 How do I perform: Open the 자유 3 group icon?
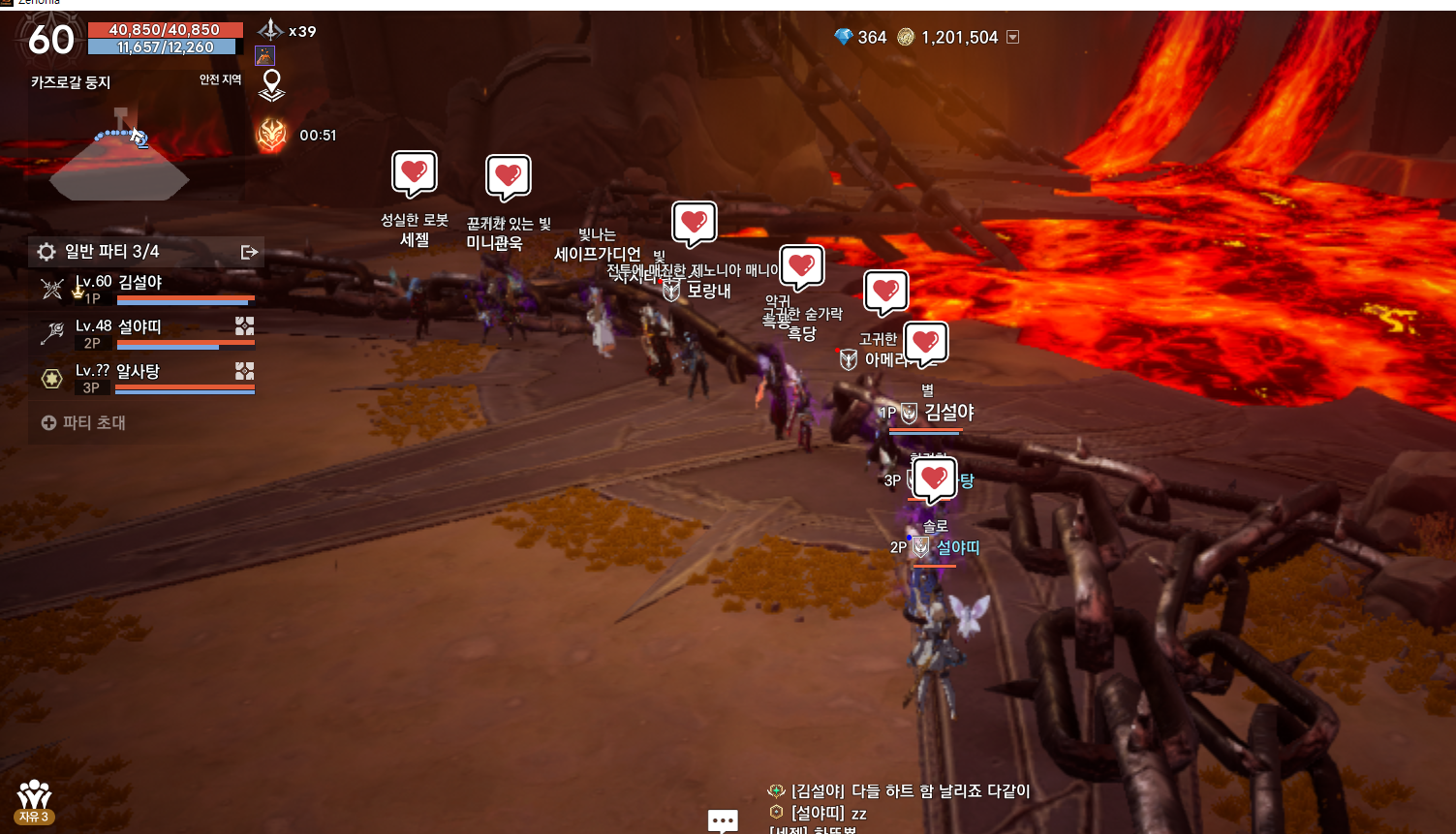click(x=34, y=801)
